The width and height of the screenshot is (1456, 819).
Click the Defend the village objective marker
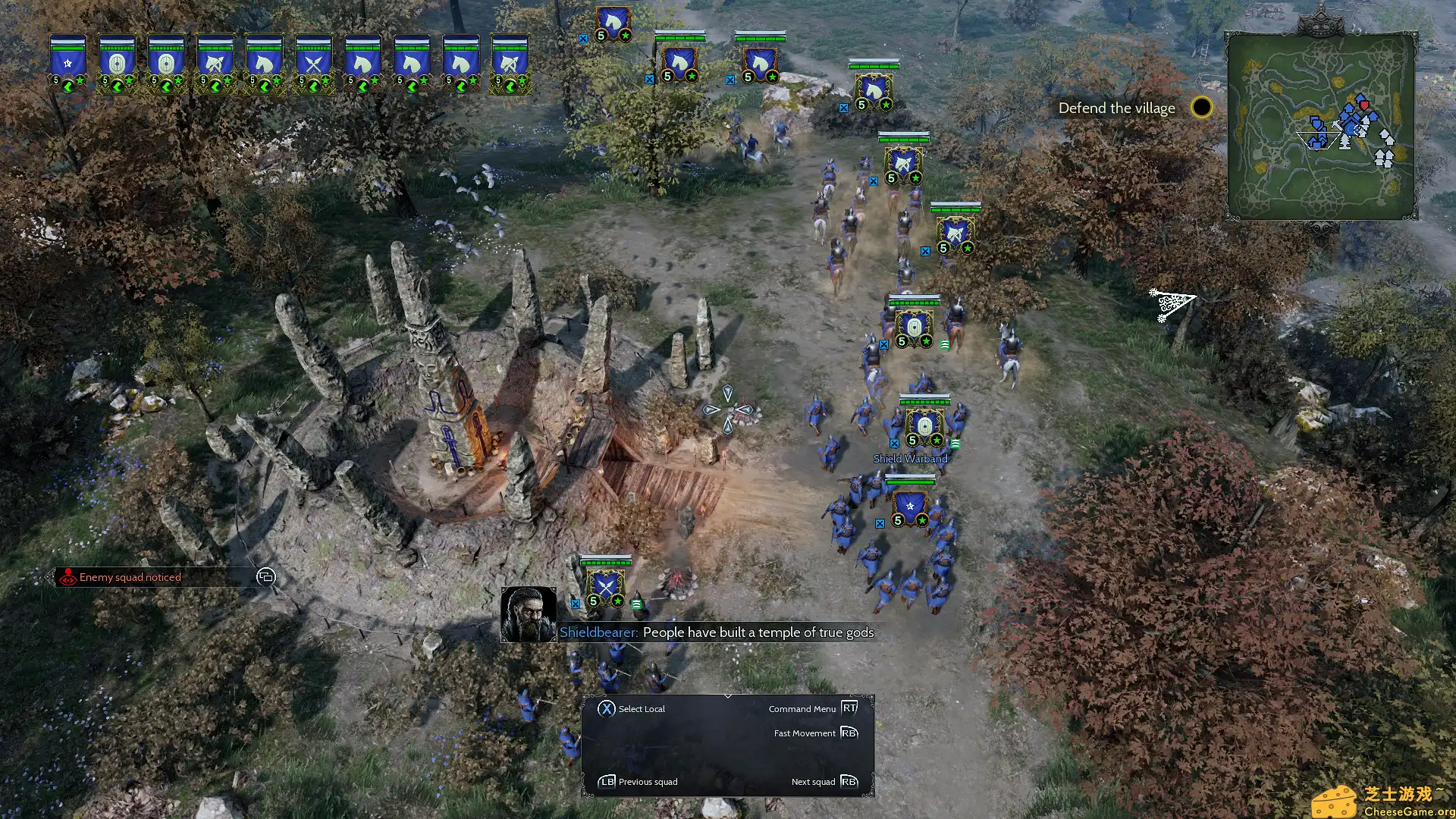click(x=1202, y=107)
